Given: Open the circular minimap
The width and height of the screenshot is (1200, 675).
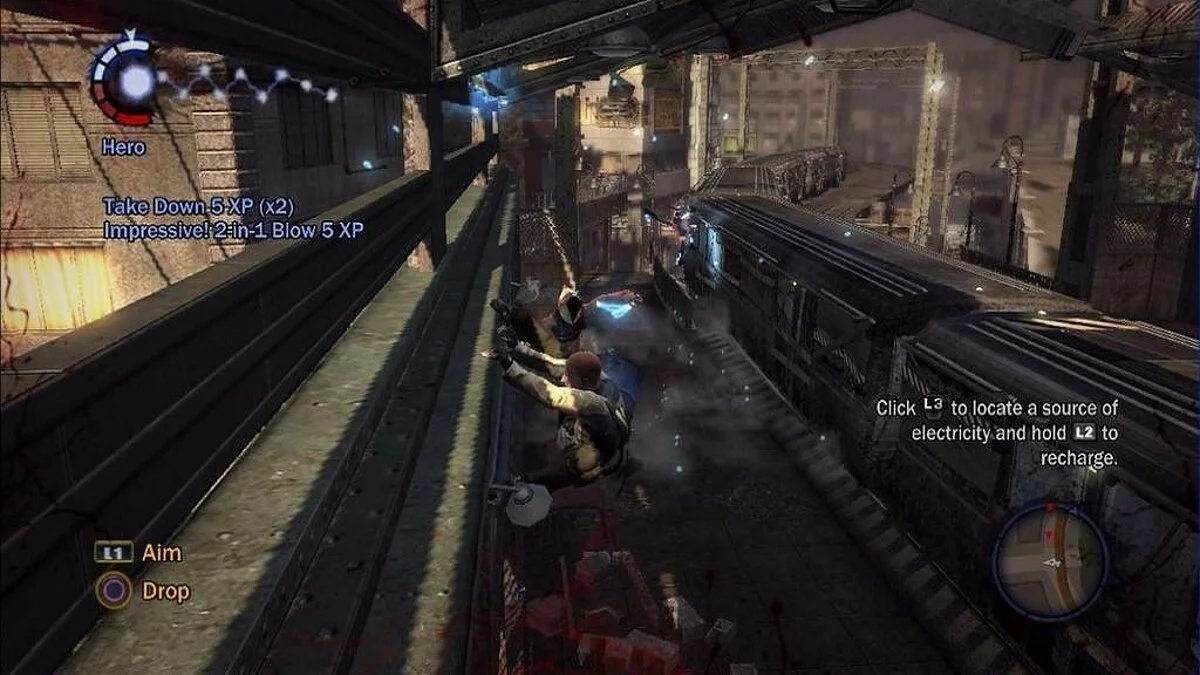Looking at the screenshot, I should tap(1049, 559).
